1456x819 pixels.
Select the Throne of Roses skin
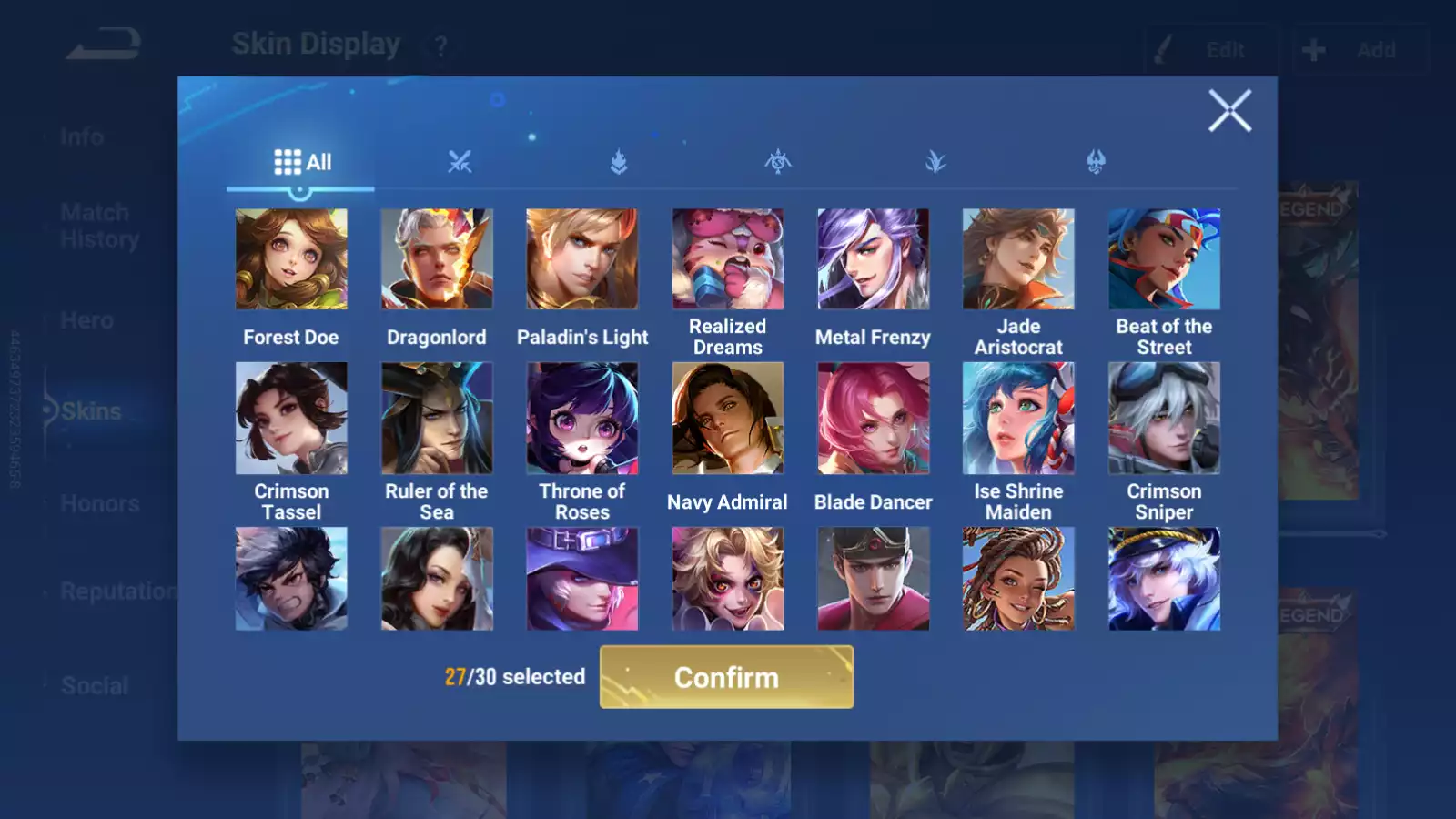[582, 419]
